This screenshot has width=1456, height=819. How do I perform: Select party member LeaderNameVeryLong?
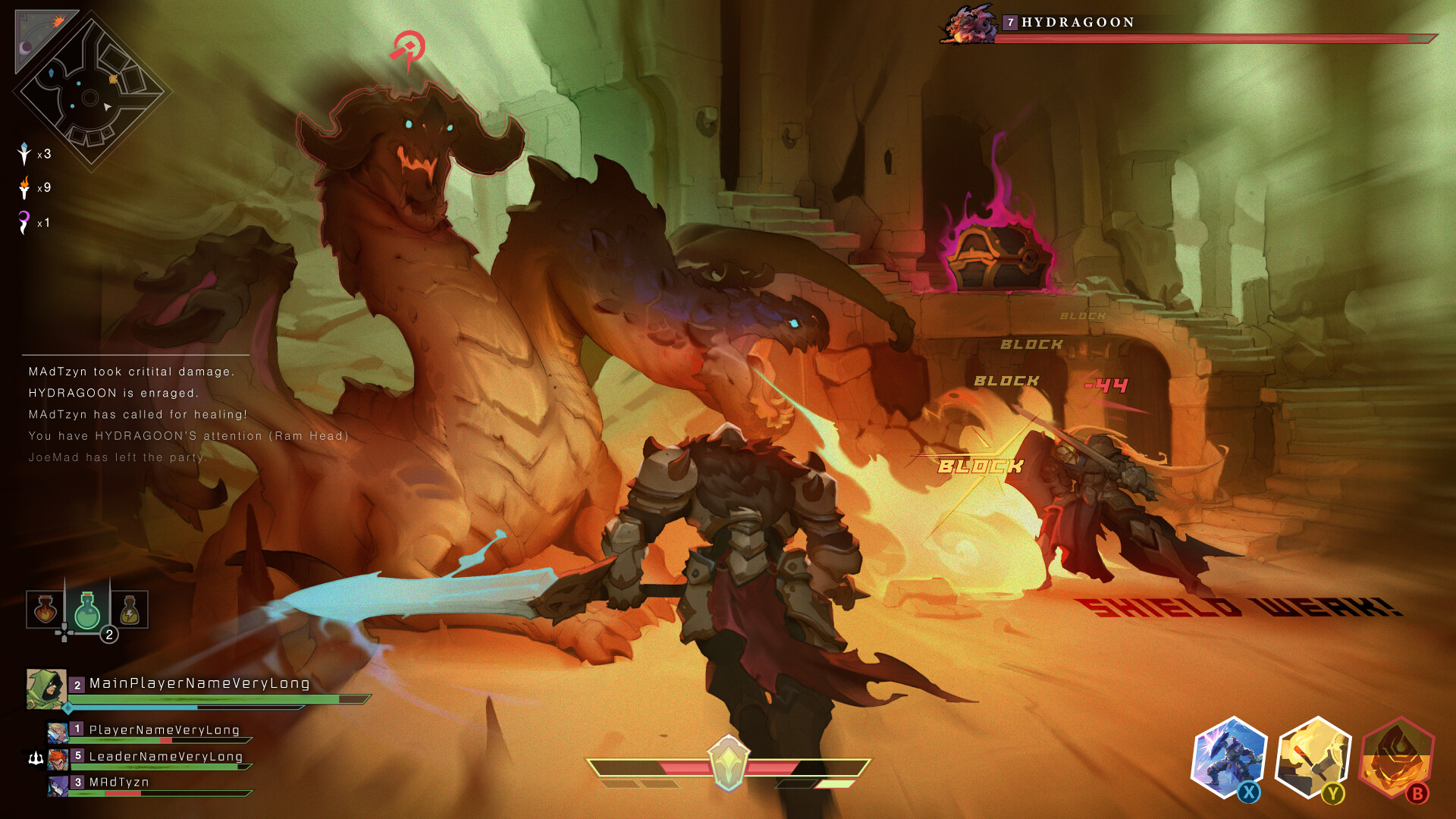[x=165, y=757]
